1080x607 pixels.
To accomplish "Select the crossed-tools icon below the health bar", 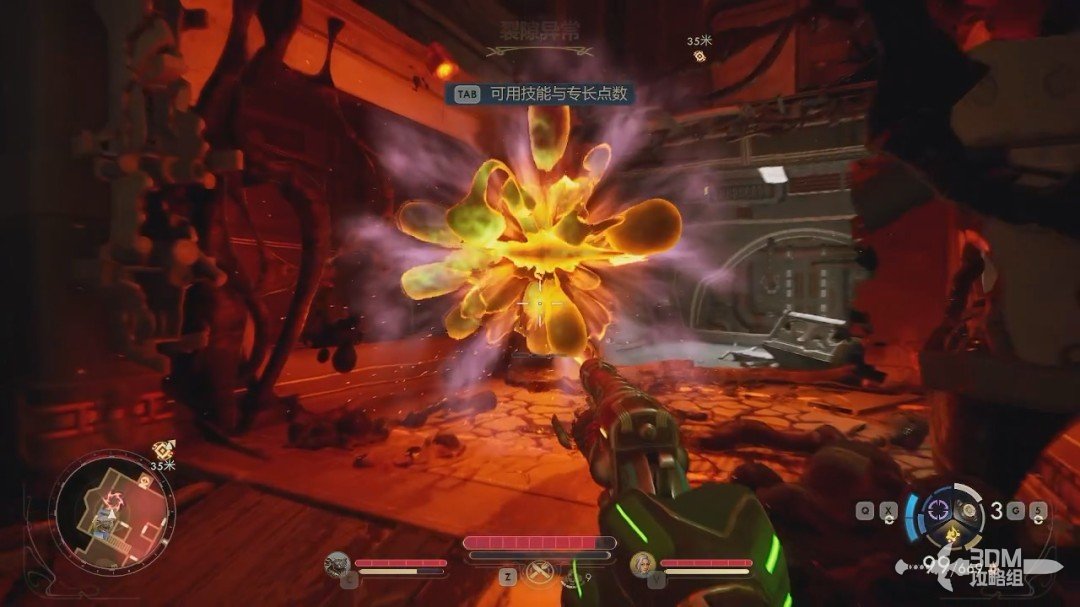I will 542,571.
